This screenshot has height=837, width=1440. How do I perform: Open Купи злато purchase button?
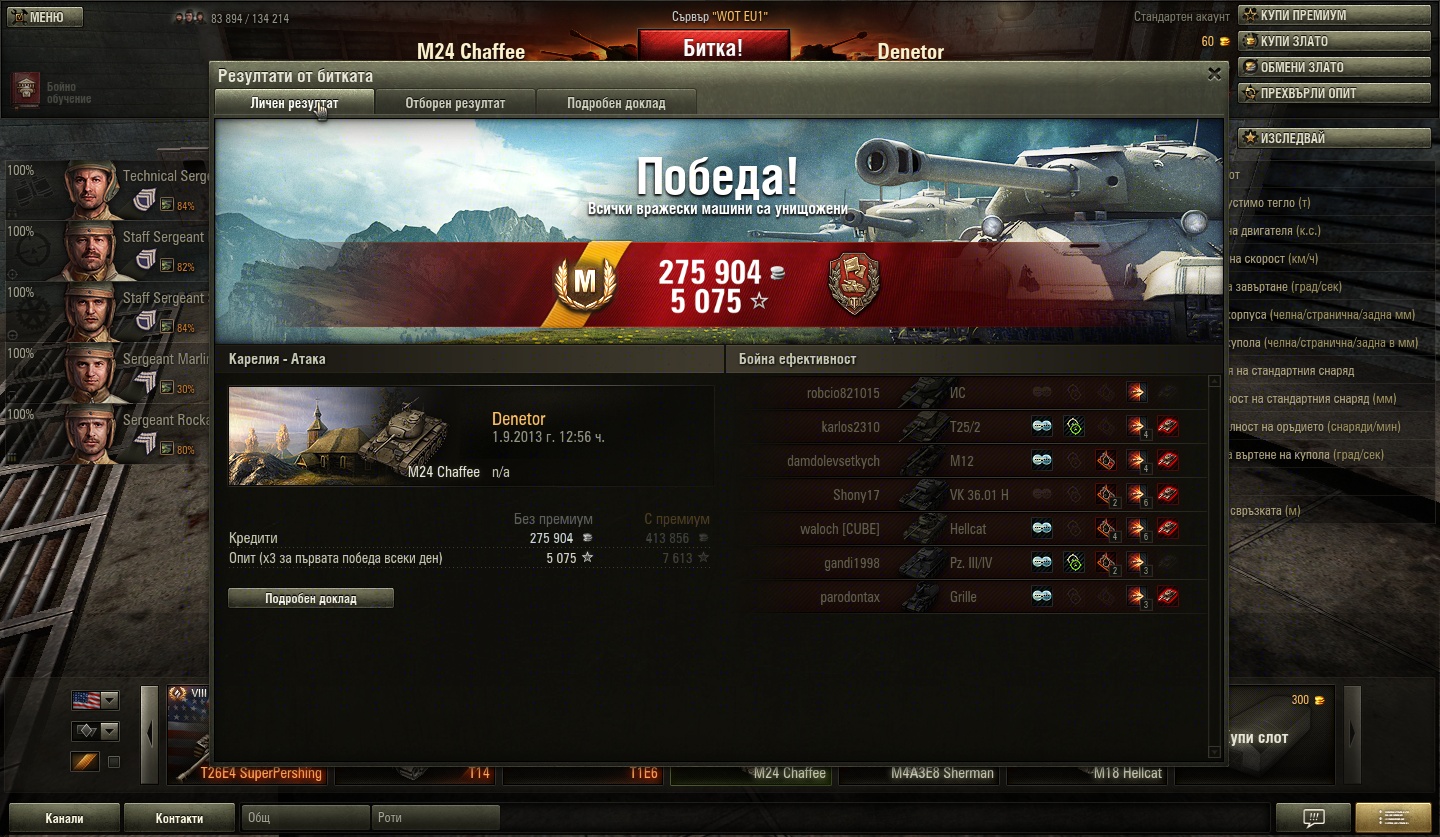coord(1334,41)
